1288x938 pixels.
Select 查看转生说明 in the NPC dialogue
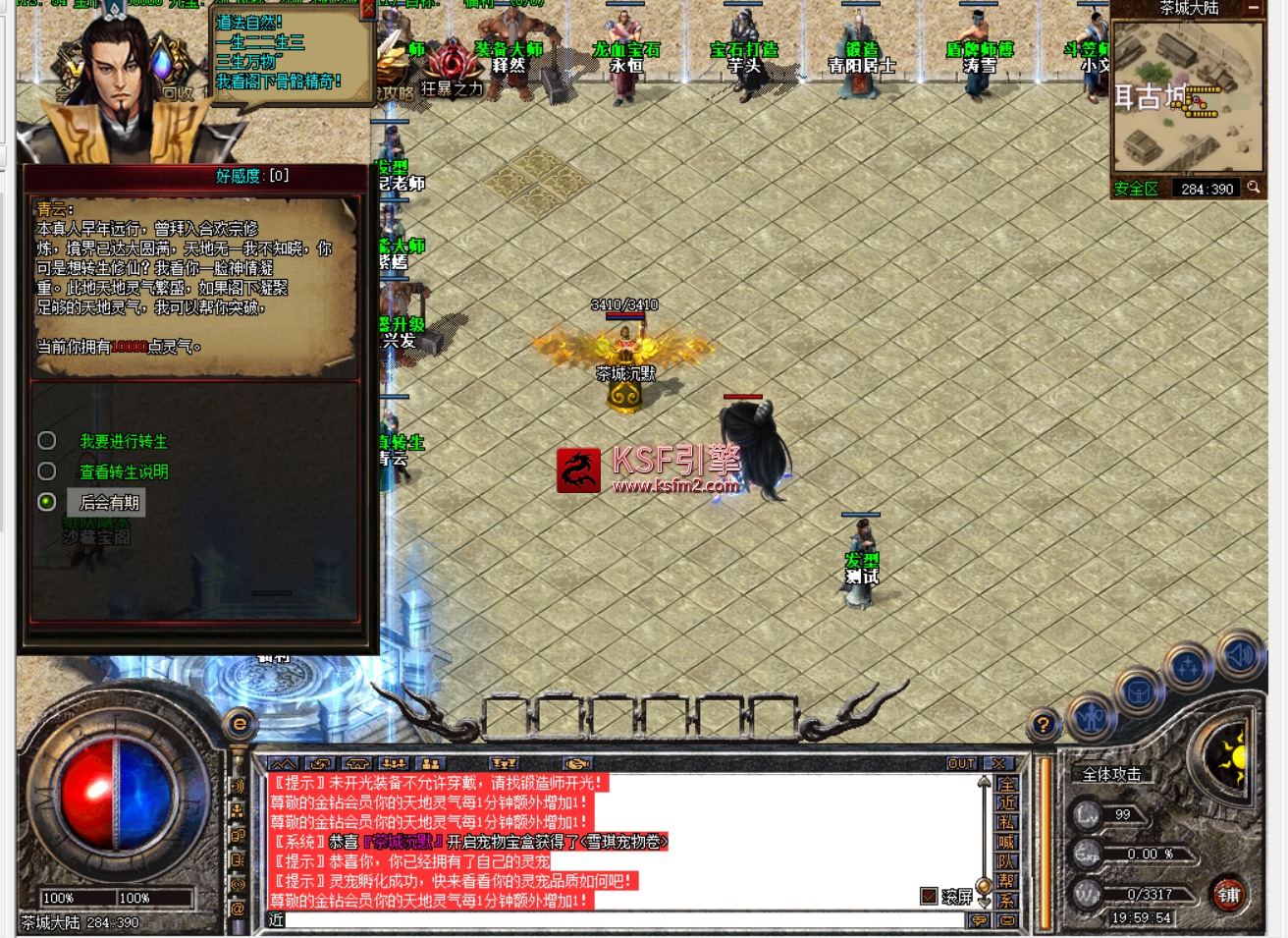click(x=123, y=472)
